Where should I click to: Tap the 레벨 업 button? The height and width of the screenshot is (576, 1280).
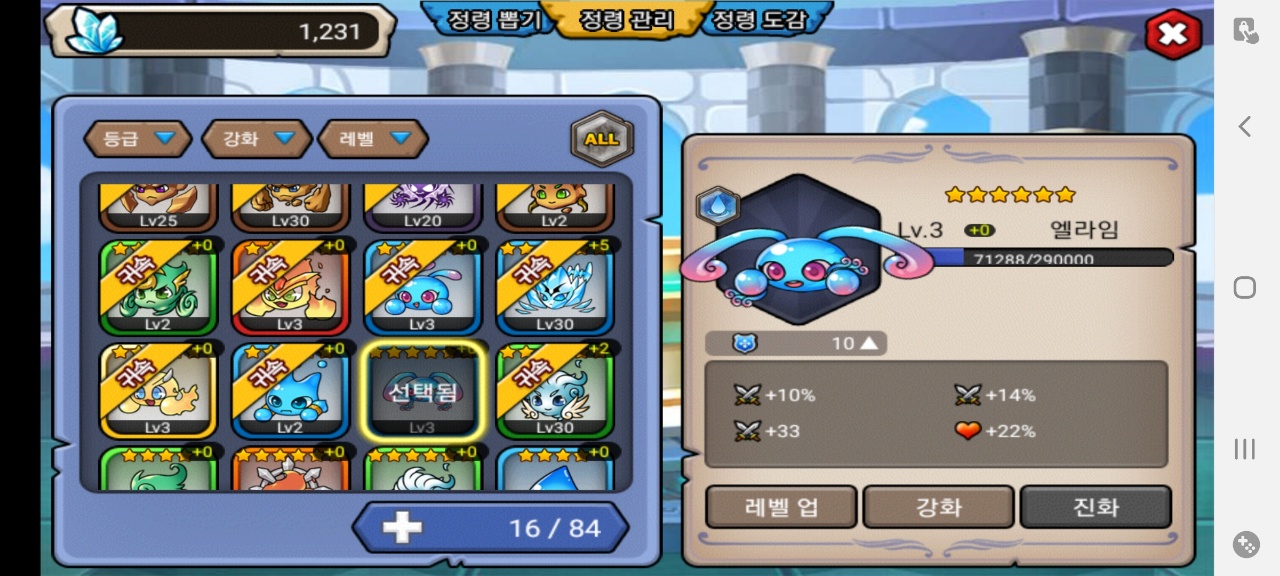tap(781, 507)
